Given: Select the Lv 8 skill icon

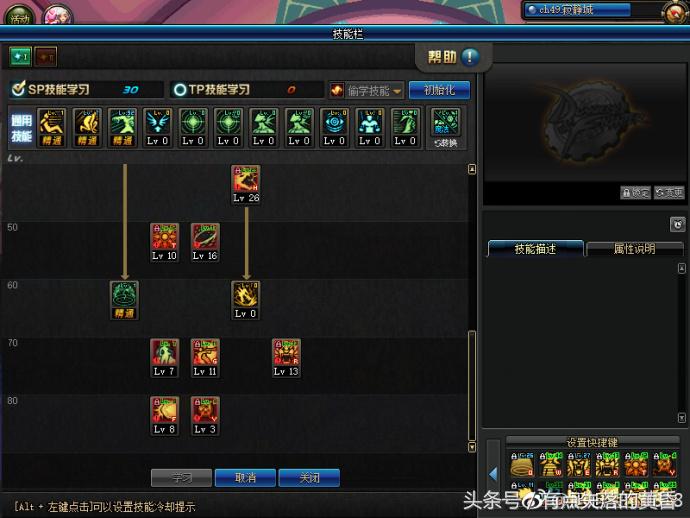Looking at the screenshot, I should click(x=165, y=411).
